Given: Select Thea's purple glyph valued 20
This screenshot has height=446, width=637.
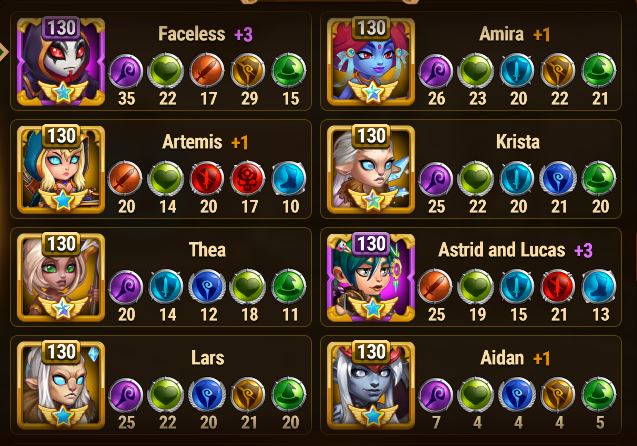Looking at the screenshot, I should pos(125,288).
